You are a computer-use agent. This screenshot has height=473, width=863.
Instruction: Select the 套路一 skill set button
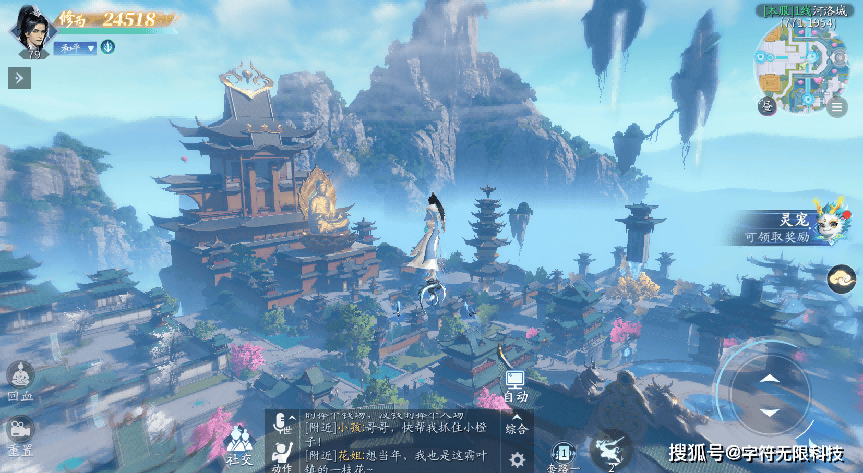click(x=566, y=454)
